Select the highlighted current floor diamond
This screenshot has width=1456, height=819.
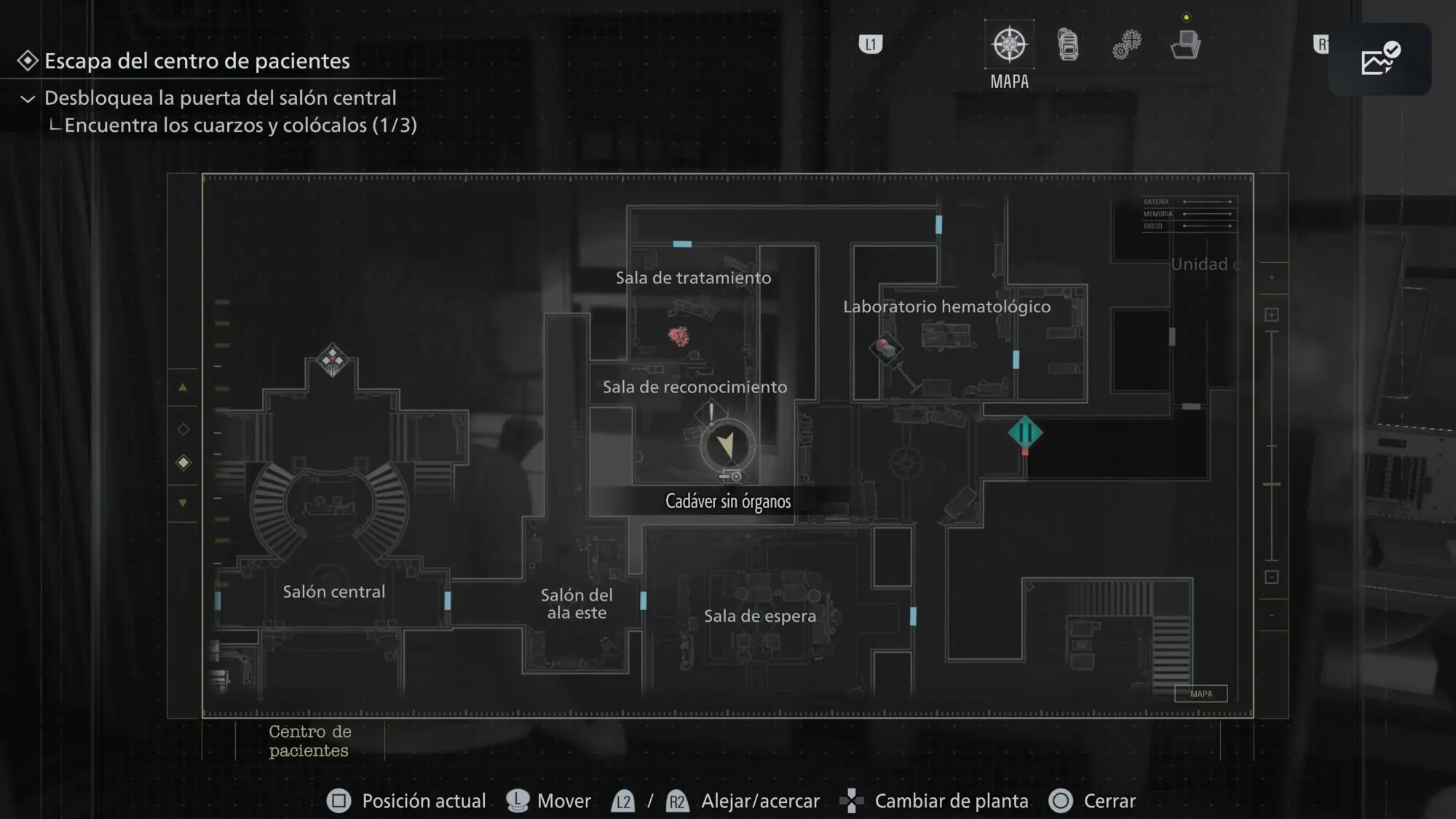(x=183, y=463)
